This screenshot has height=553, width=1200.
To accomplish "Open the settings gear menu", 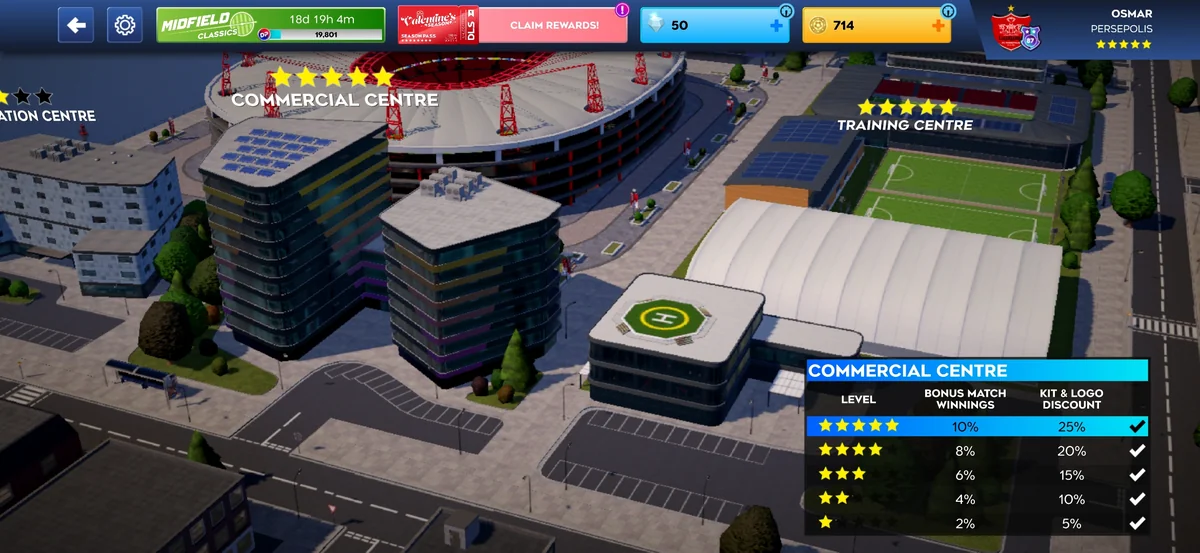I will (125, 25).
